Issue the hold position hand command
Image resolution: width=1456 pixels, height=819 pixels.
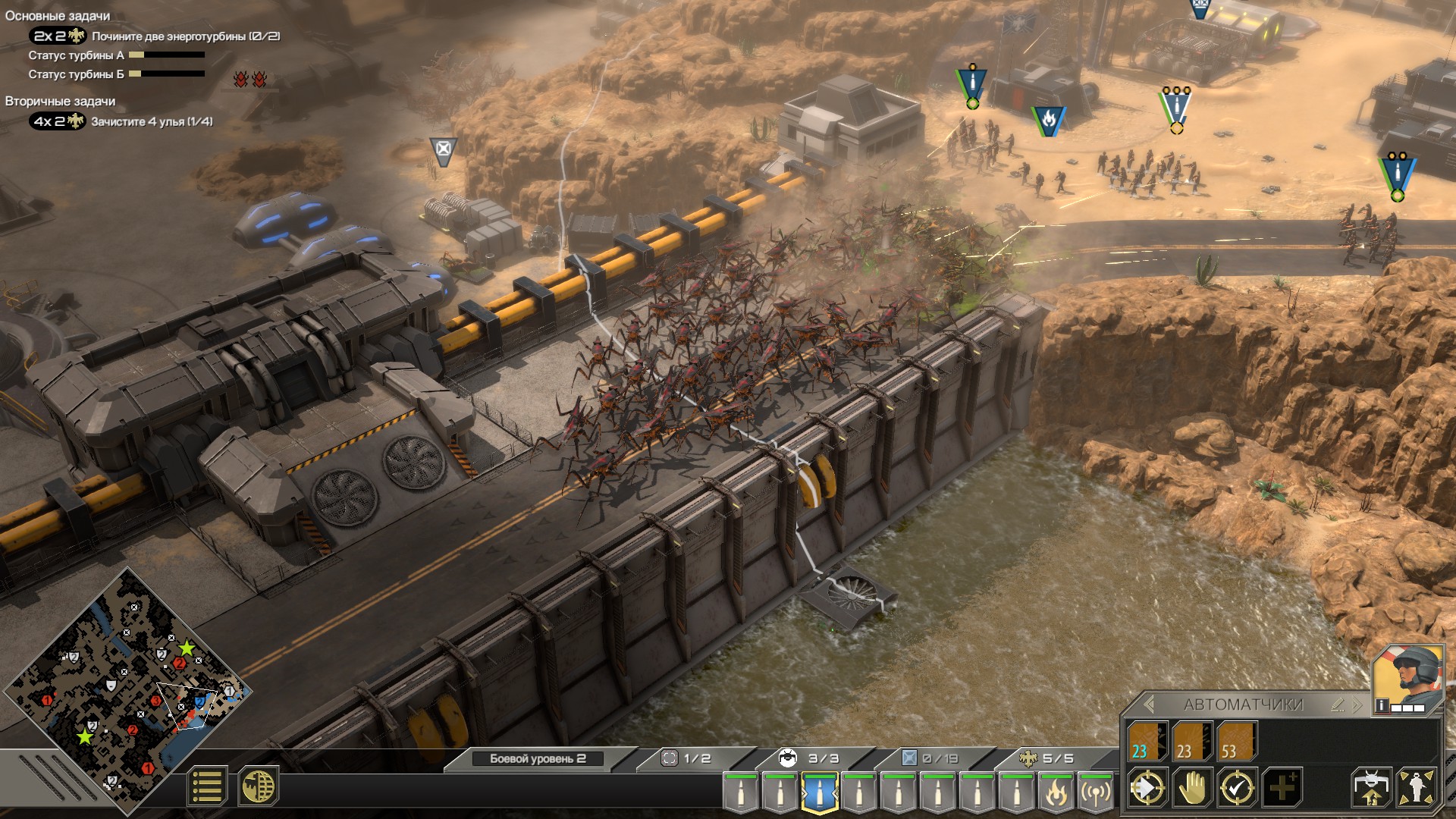pyautogui.click(x=1192, y=789)
